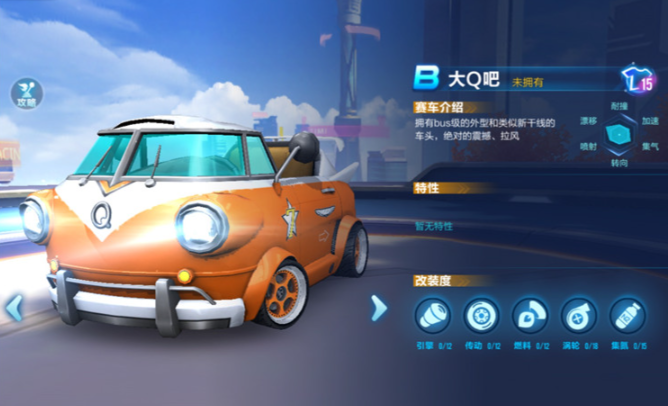Select the 引擎 engine upgrade icon

pos(433,316)
